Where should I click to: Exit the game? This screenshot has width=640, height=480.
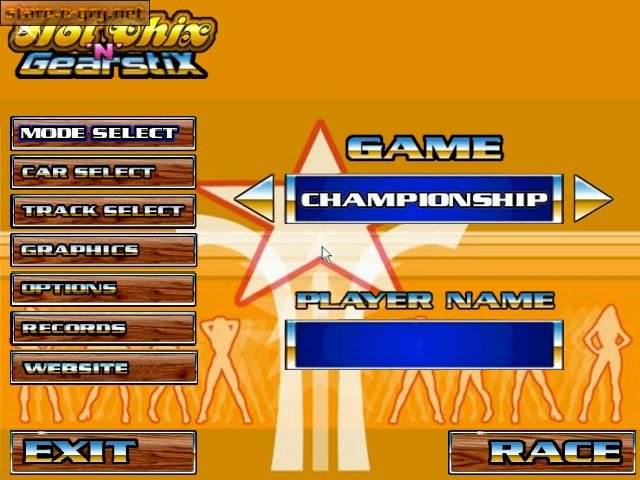(x=103, y=452)
